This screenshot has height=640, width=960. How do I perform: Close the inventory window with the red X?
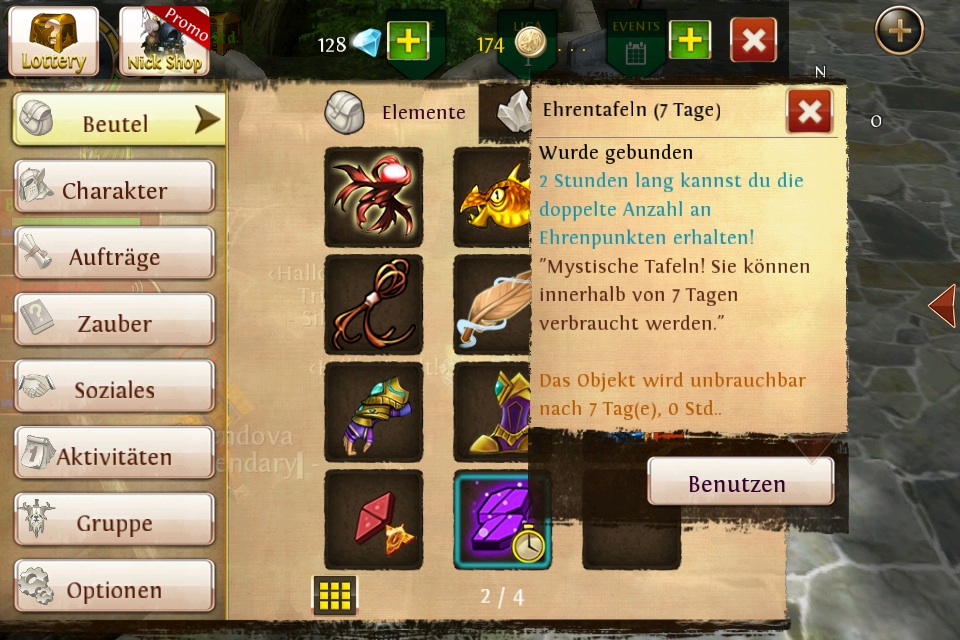click(x=753, y=41)
